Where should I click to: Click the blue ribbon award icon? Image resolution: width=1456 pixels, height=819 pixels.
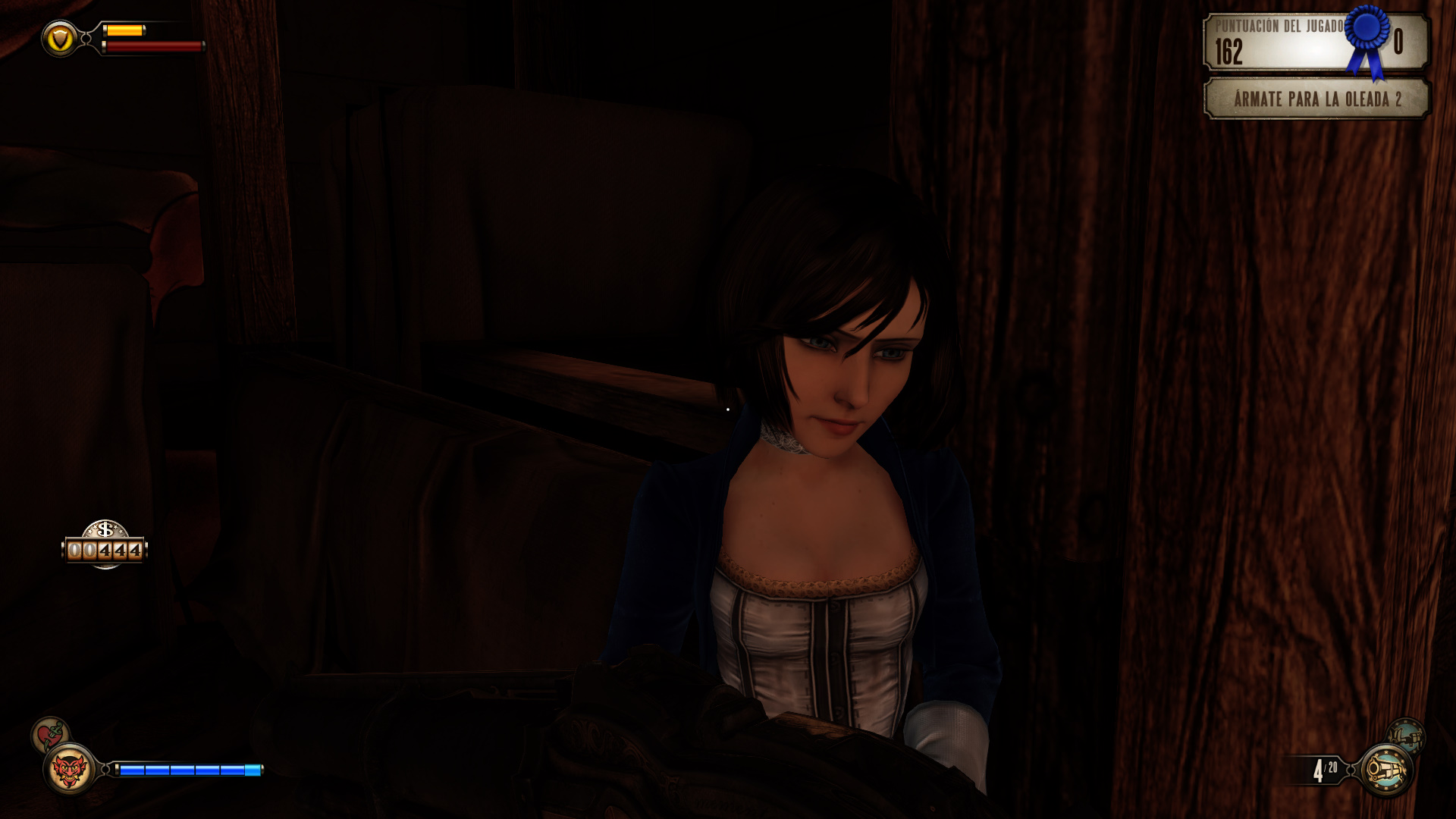1367,39
